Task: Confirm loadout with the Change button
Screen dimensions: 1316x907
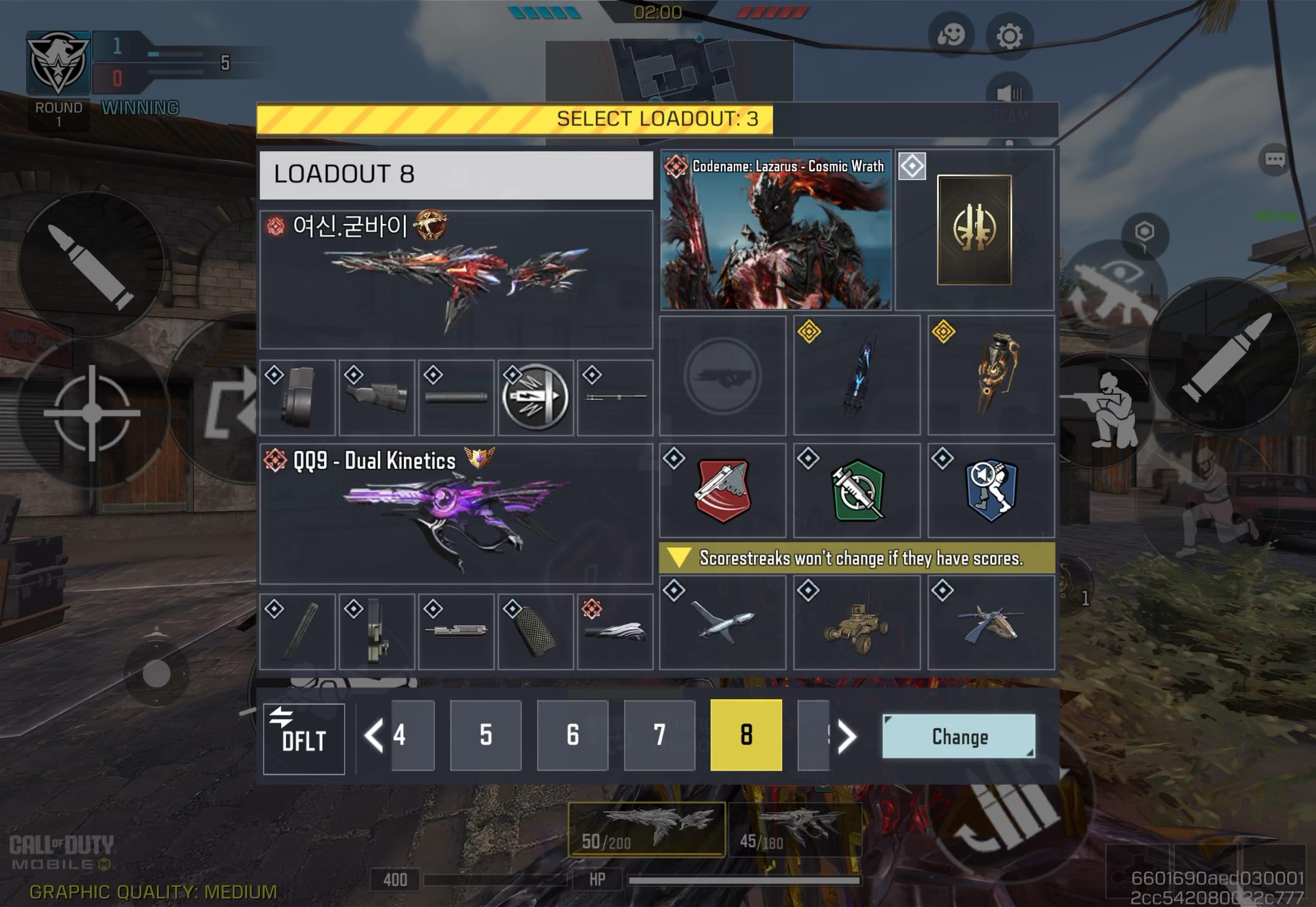Action: 958,736
